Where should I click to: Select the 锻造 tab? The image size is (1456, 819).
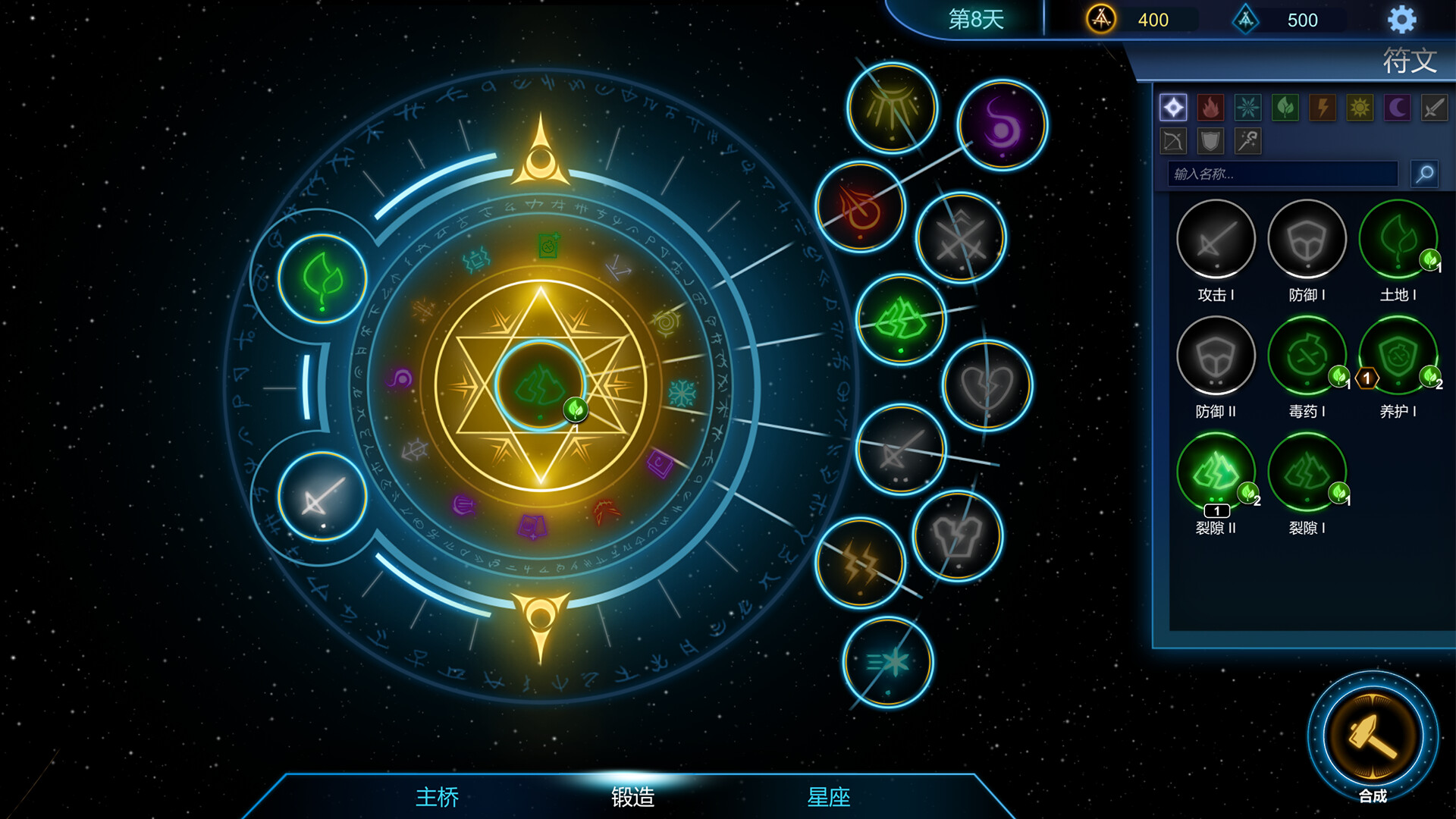(632, 796)
